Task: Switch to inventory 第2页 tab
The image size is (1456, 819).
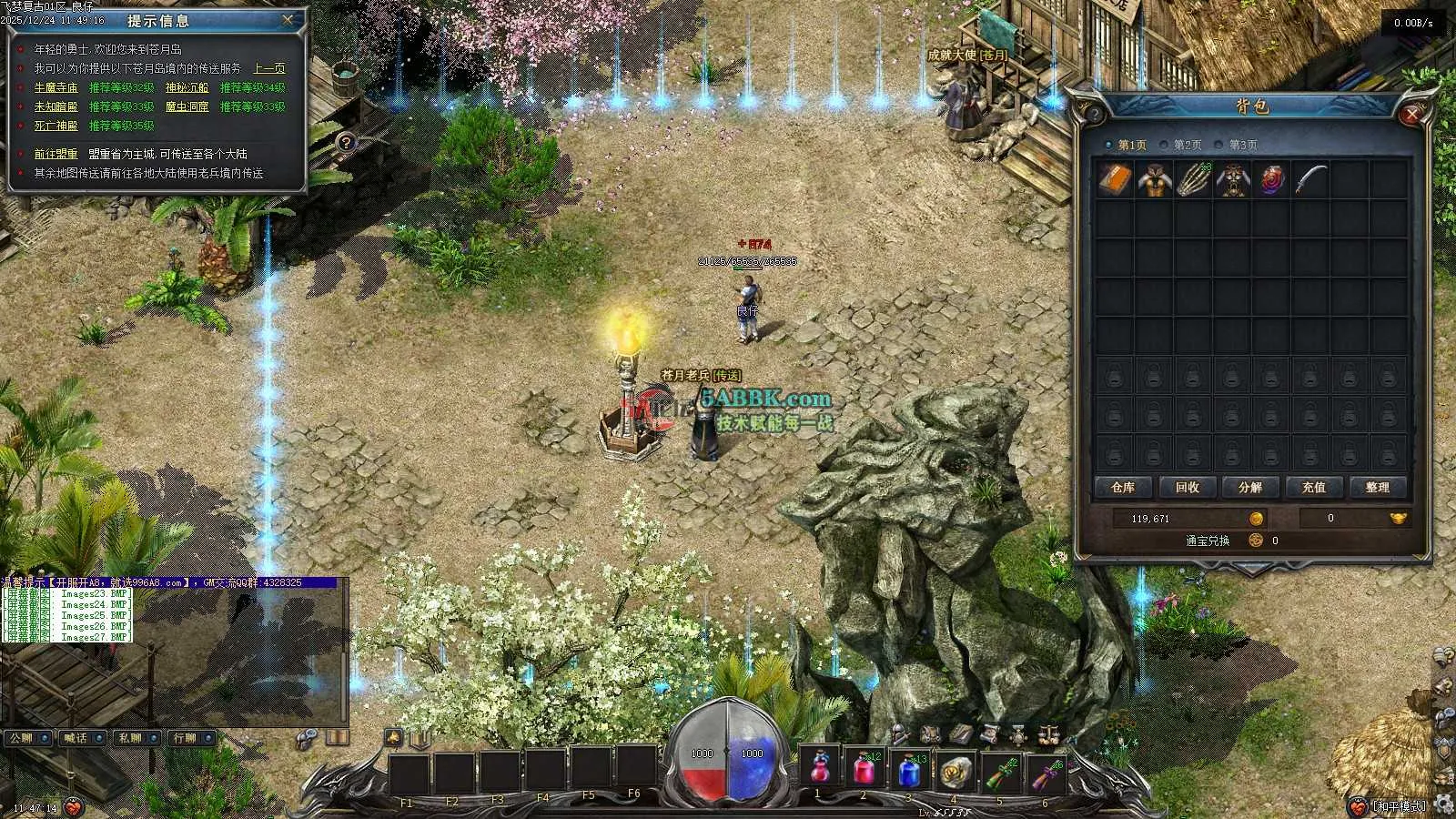Action: coord(1187,145)
